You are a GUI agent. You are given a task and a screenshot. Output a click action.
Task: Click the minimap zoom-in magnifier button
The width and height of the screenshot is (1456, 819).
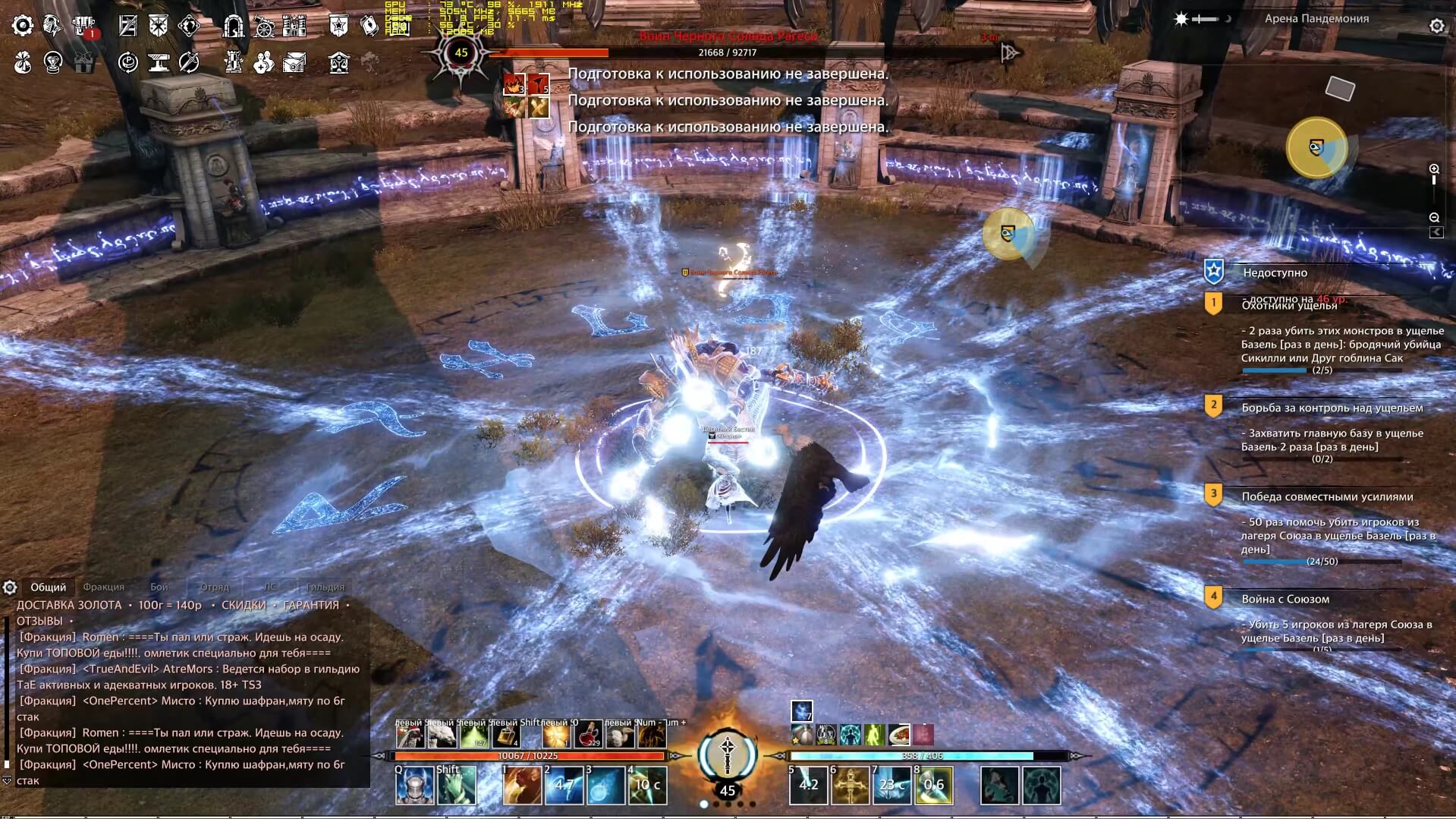click(x=1434, y=169)
